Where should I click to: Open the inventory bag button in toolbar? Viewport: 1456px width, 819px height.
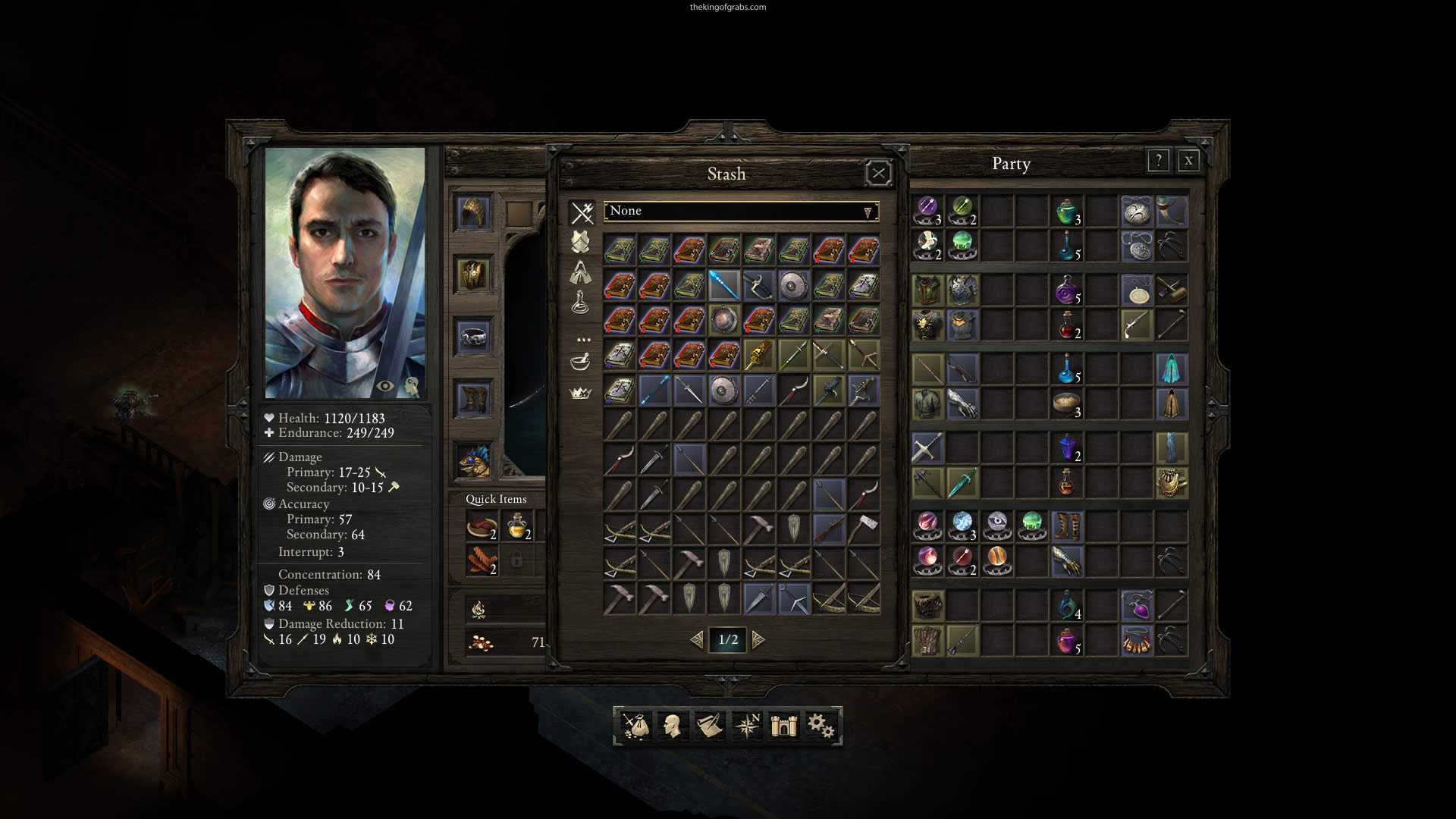pos(635,726)
